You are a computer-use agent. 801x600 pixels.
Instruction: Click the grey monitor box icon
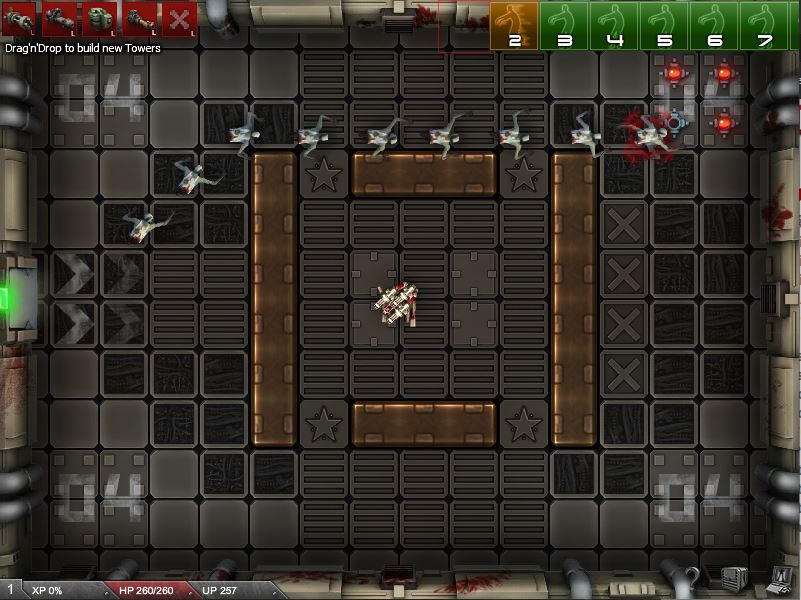point(735,578)
